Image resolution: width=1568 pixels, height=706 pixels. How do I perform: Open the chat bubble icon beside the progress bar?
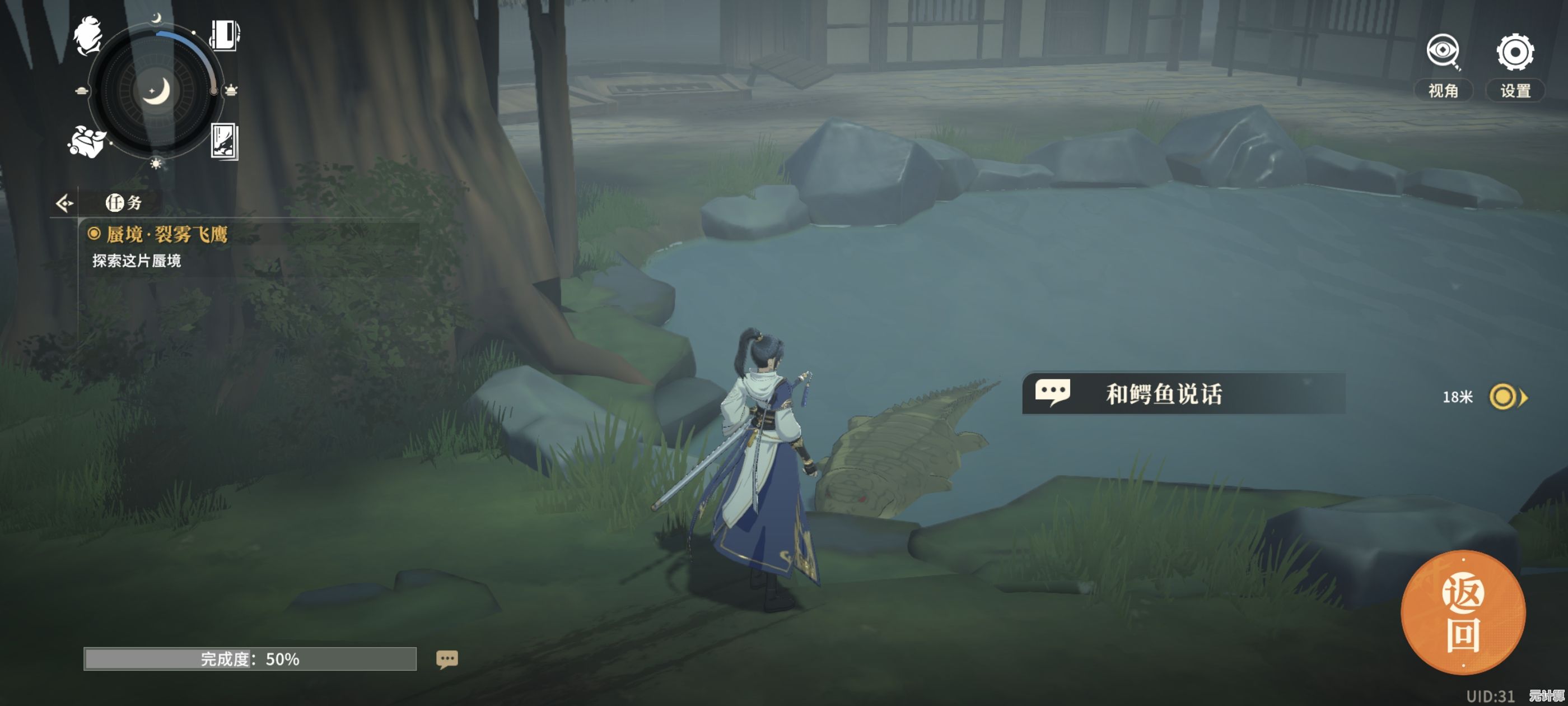coord(447,659)
